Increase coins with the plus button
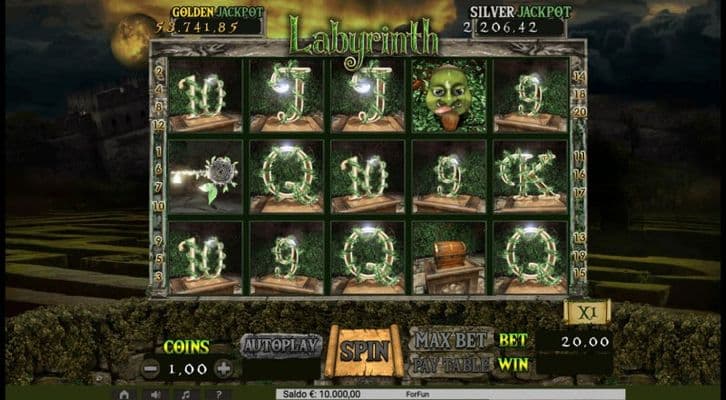This screenshot has height=400, width=726. coord(223,368)
